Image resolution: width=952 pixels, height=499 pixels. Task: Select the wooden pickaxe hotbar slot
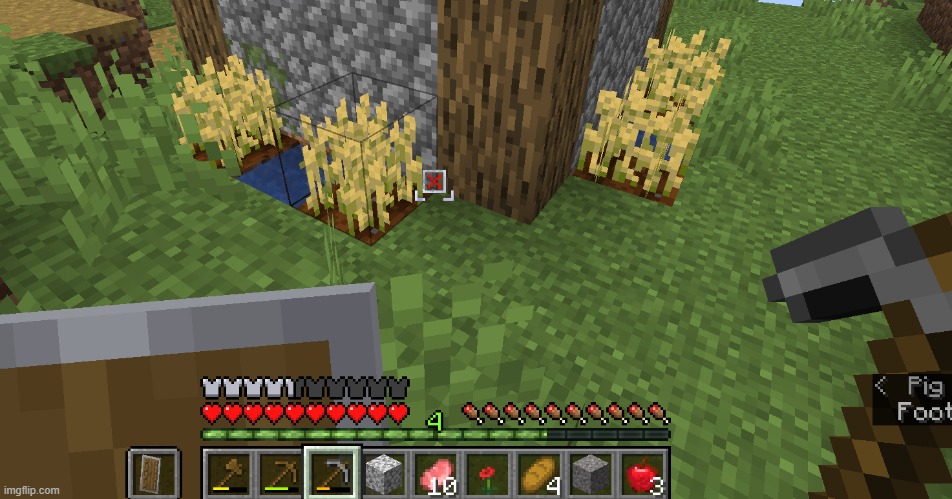[280, 473]
